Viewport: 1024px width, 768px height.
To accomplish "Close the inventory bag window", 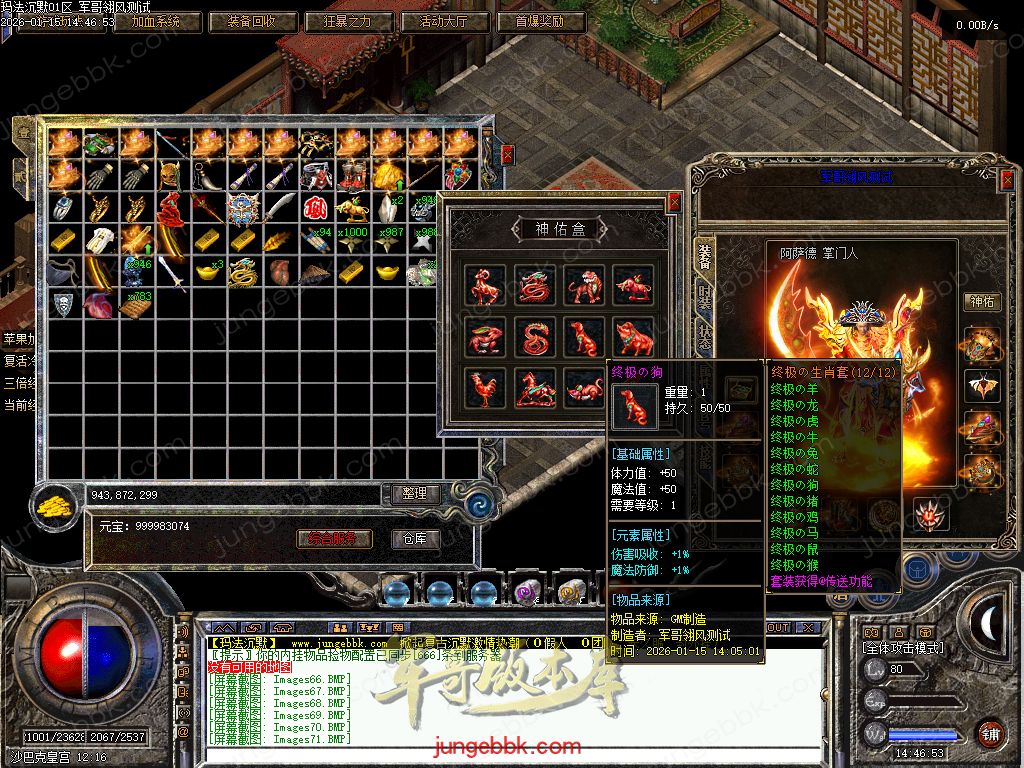I will coord(507,153).
